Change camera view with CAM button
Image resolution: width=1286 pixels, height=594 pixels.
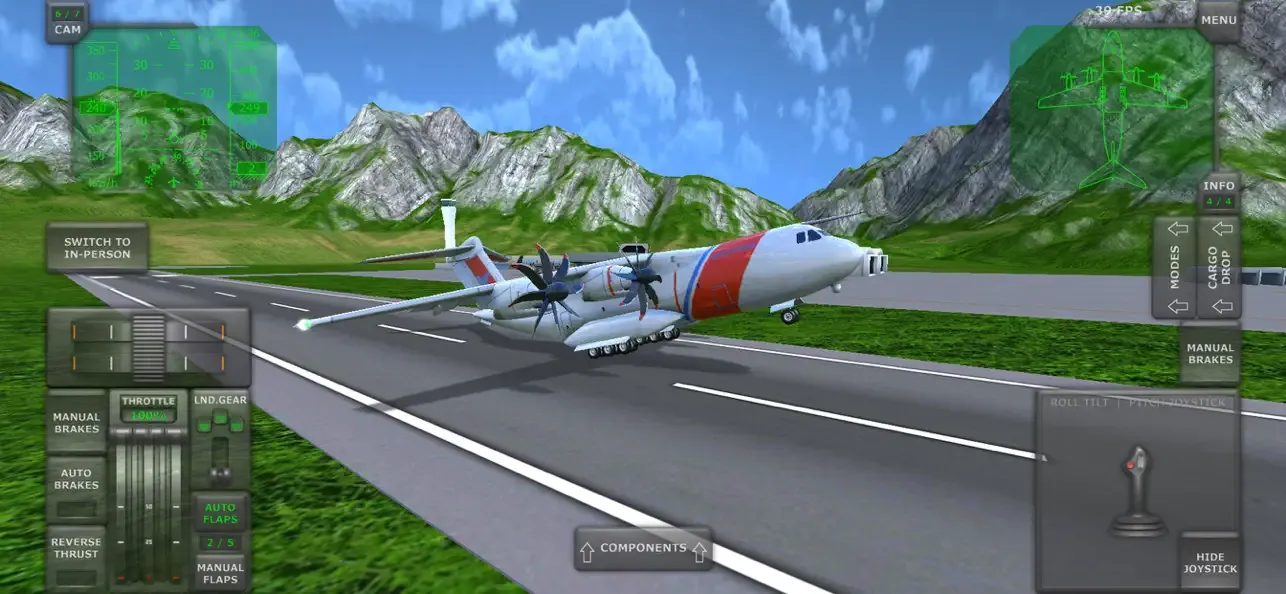tap(67, 22)
